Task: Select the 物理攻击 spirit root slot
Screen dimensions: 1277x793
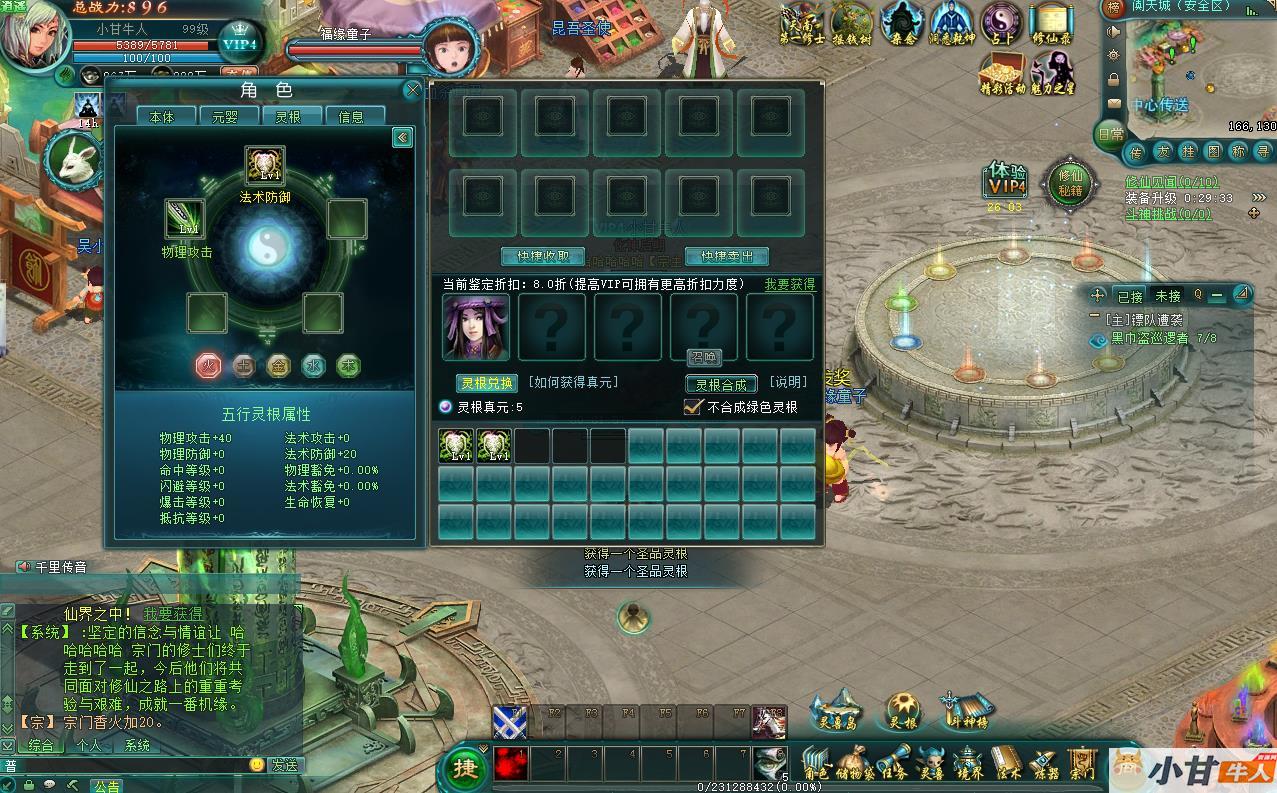Action: click(x=185, y=219)
